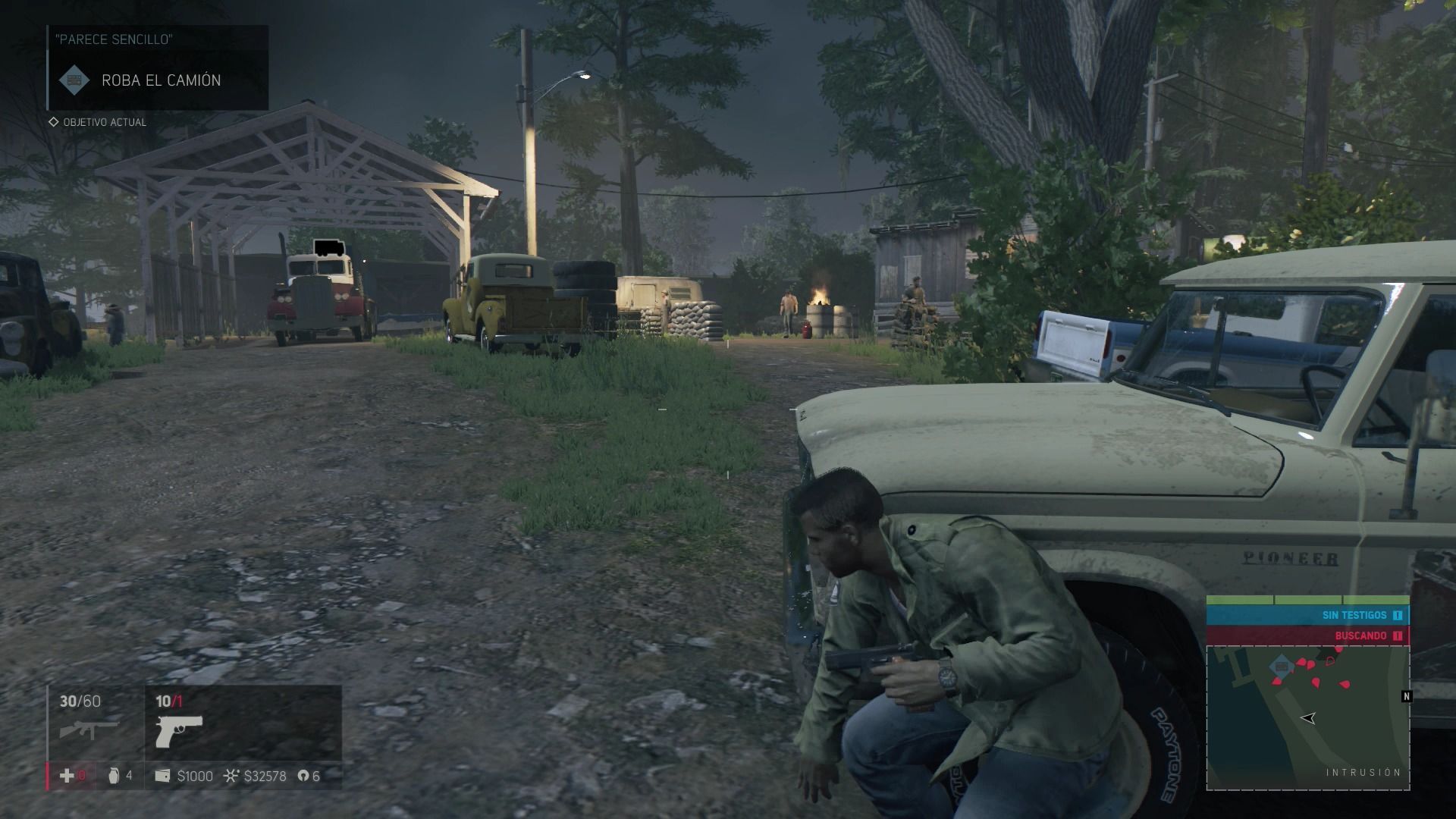The width and height of the screenshot is (1456, 819).
Task: Select the grenade icon
Action: tap(114, 776)
